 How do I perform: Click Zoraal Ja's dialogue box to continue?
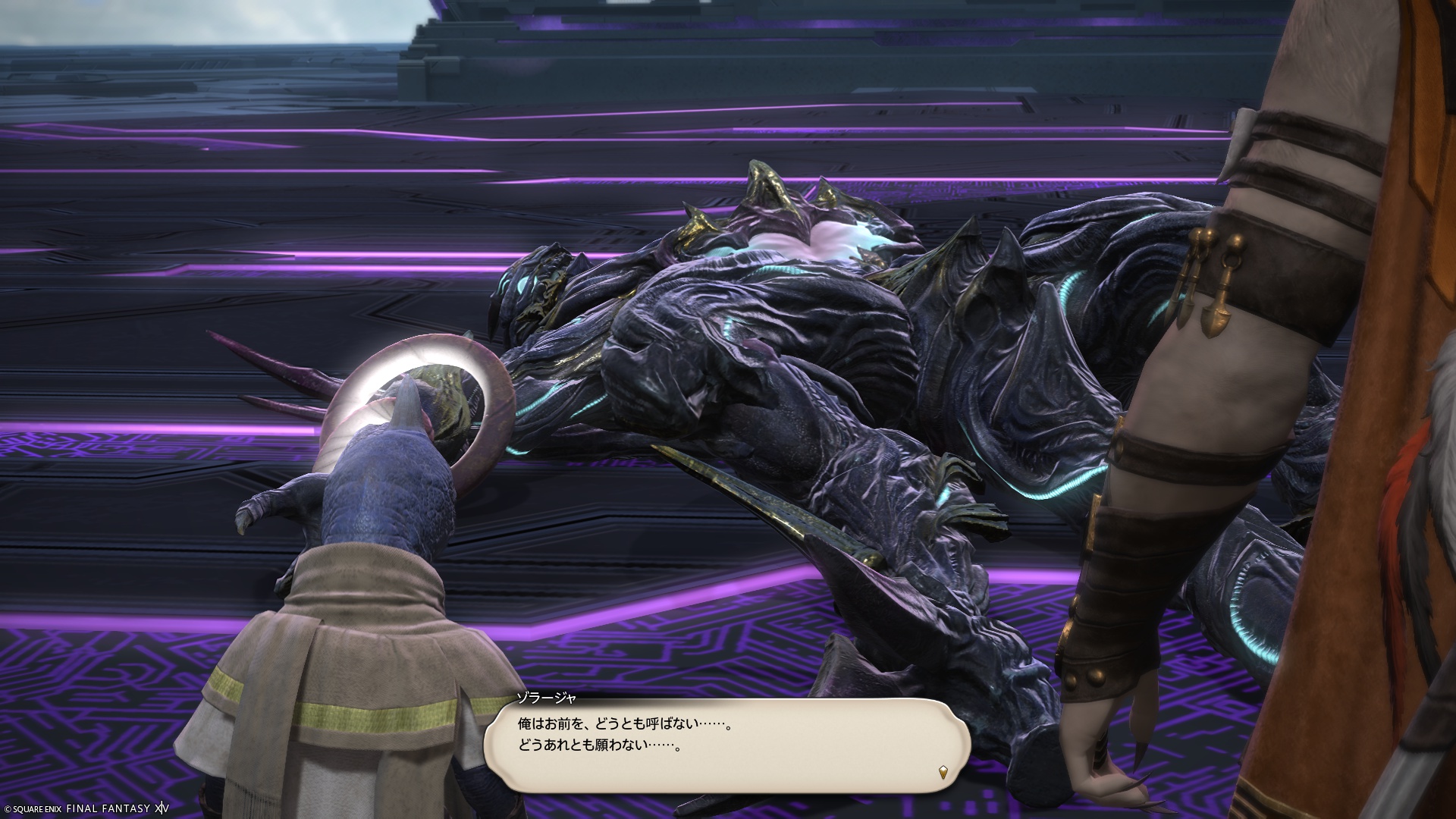(x=726, y=746)
